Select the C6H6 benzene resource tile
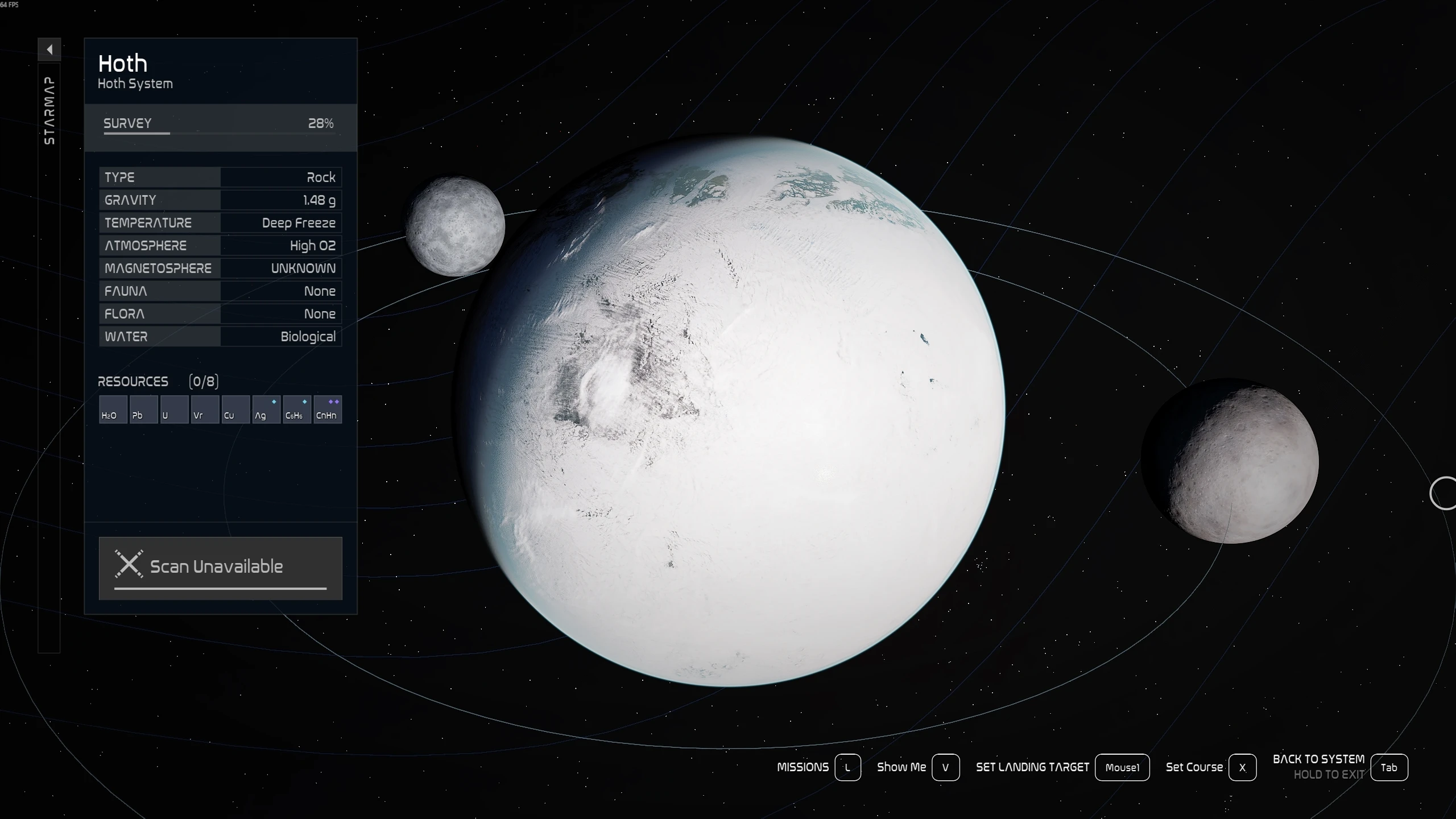Screen dimensions: 1456x819 pos(297,409)
